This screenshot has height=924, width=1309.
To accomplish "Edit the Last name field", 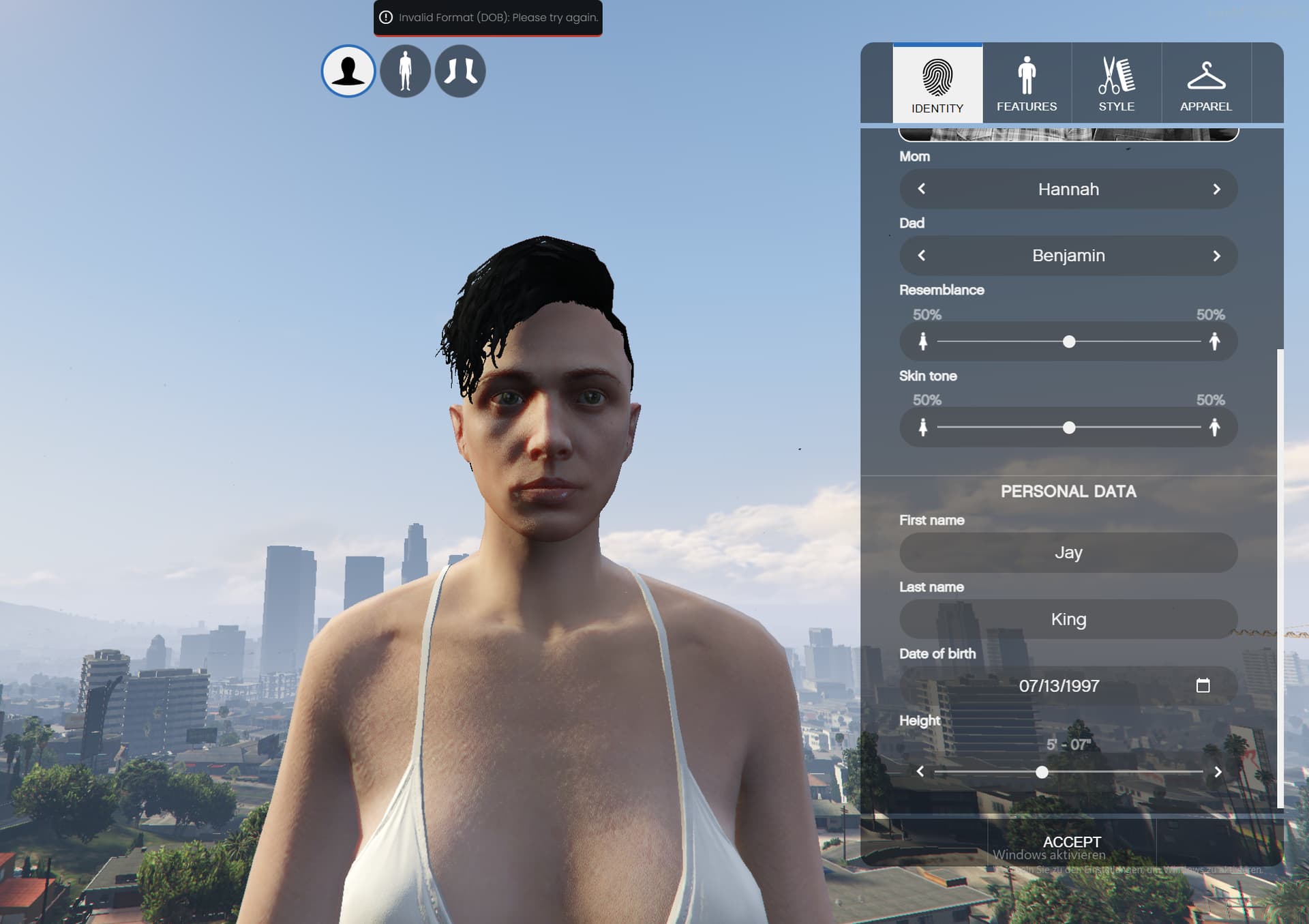I will [x=1068, y=619].
